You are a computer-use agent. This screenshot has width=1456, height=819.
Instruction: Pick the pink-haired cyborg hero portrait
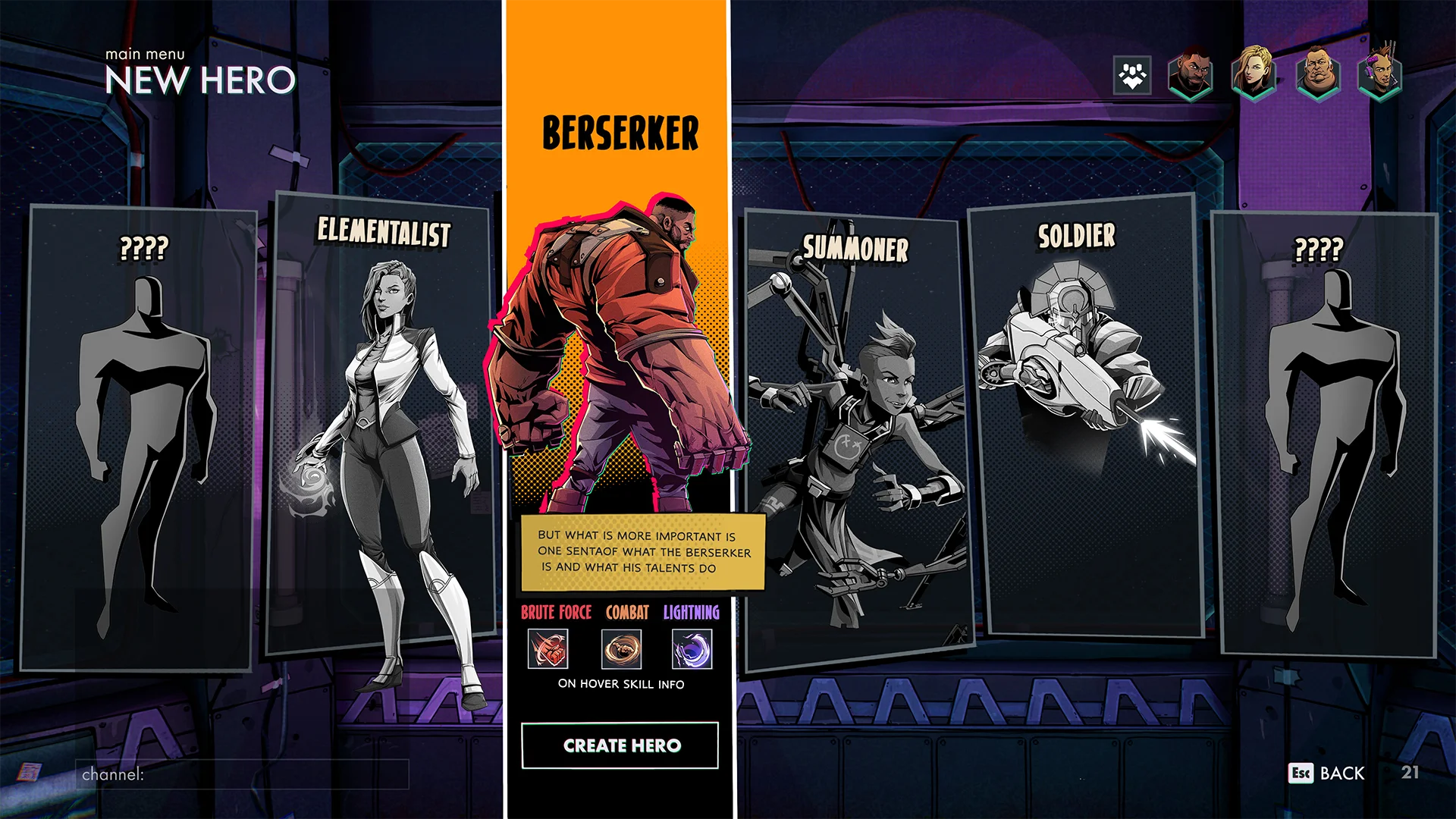point(1380,74)
